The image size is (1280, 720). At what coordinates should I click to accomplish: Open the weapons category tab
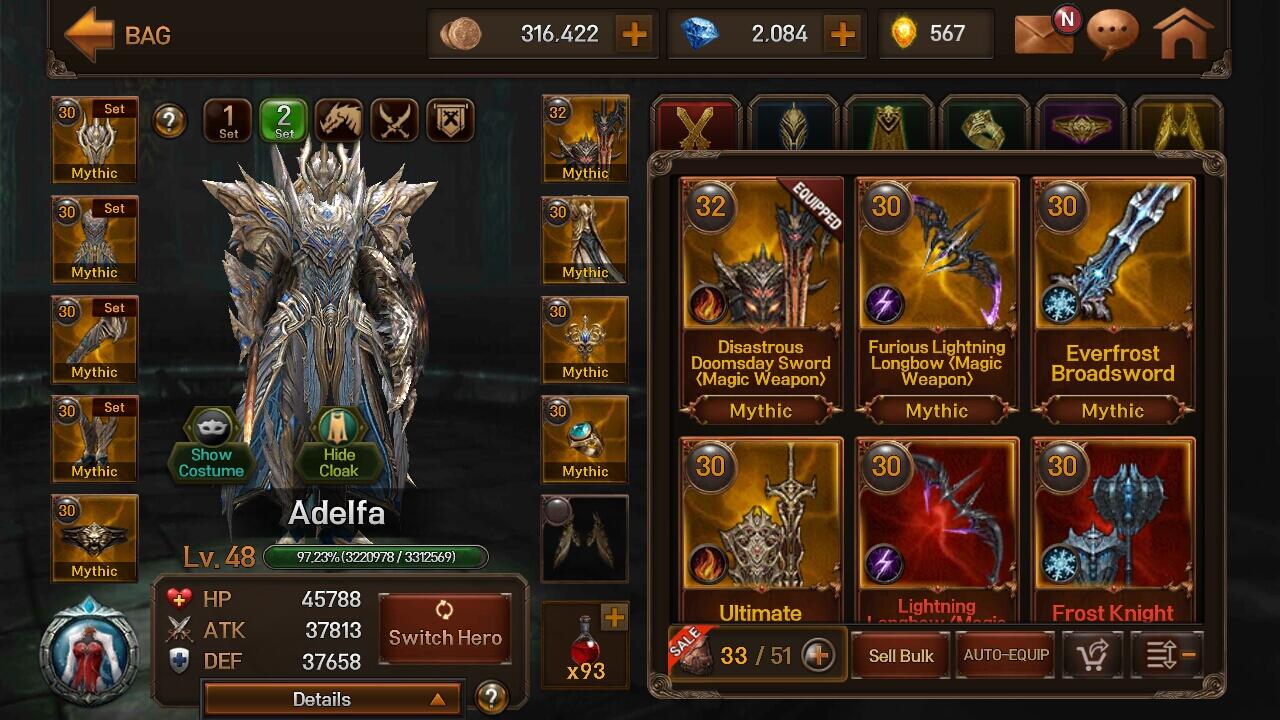695,125
